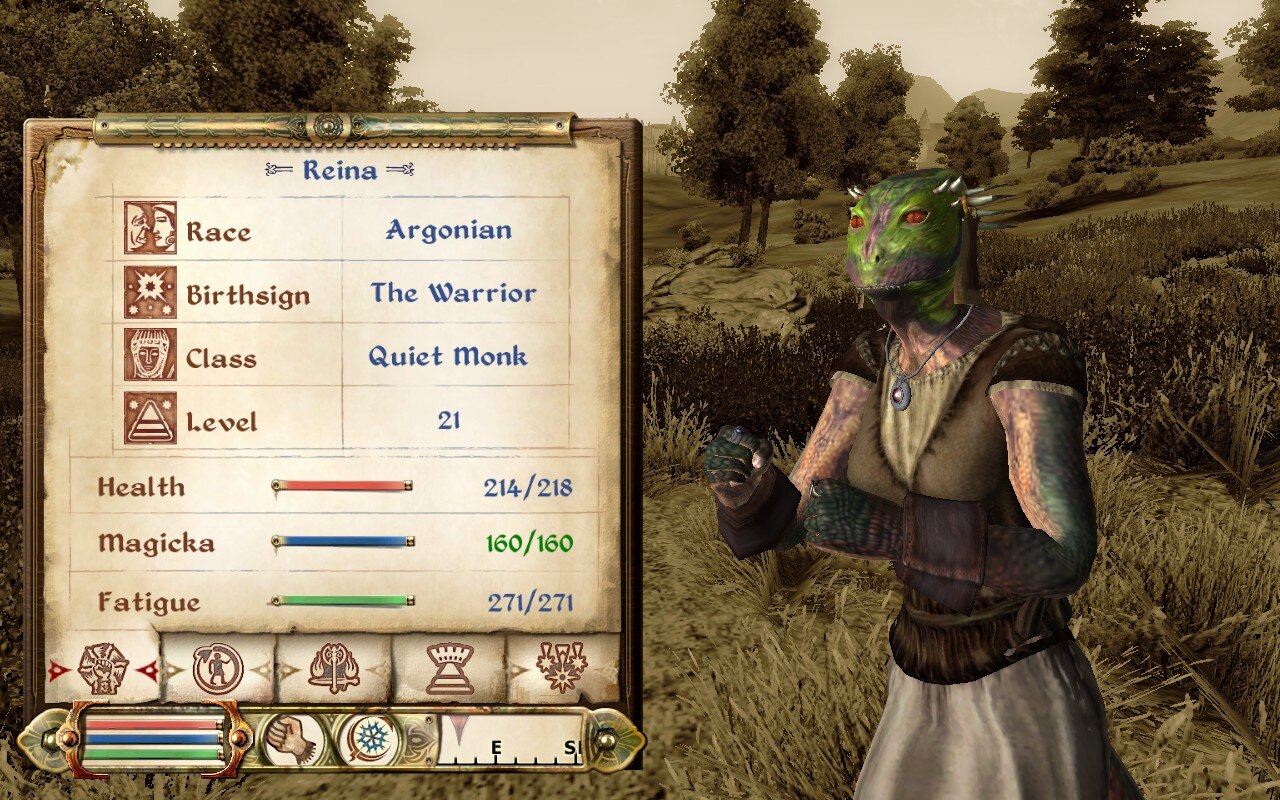Image resolution: width=1280 pixels, height=800 pixels.
Task: Select the fist emblem character tab
Action: point(103,668)
